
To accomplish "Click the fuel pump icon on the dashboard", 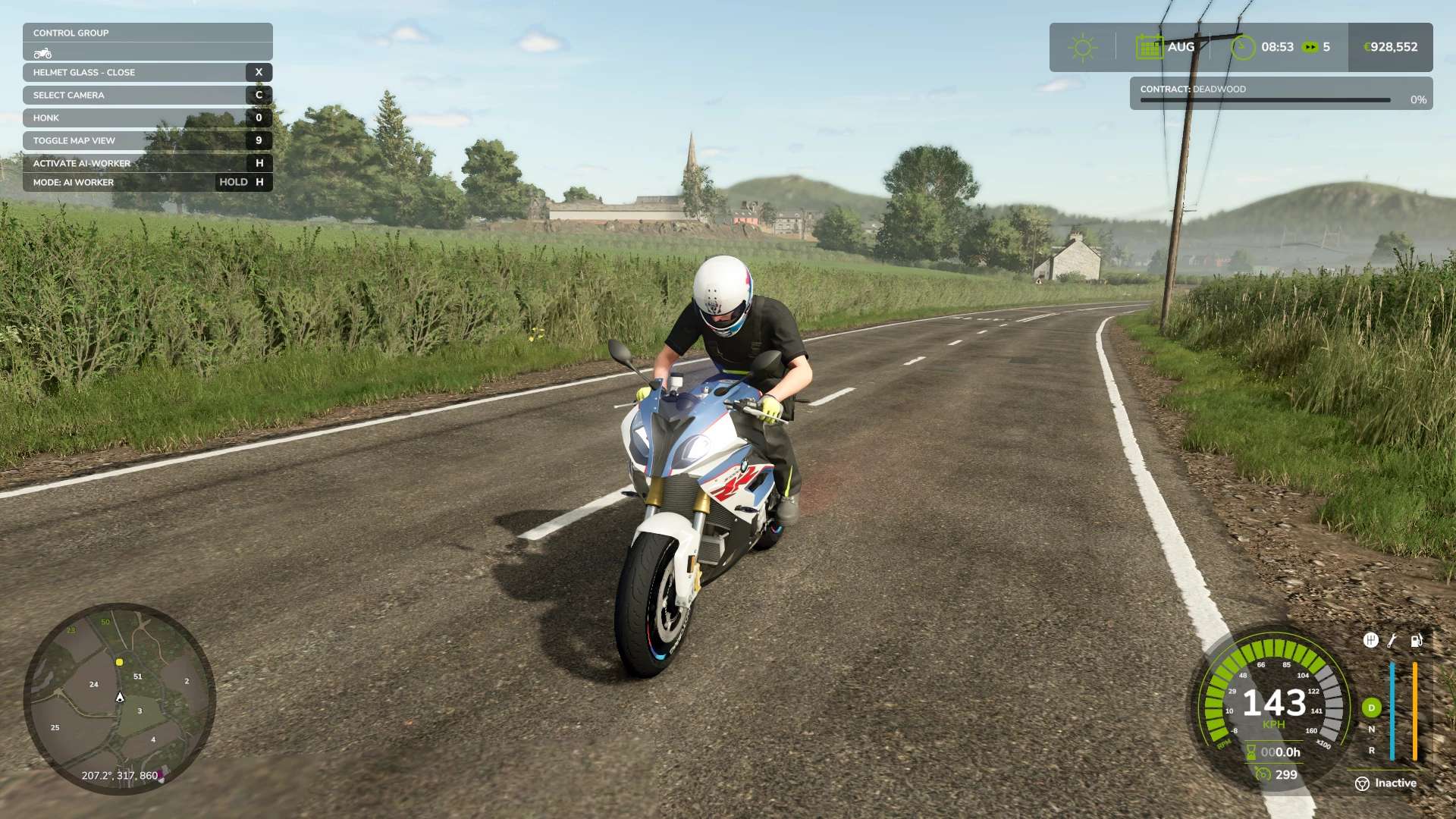I will click(x=1416, y=640).
